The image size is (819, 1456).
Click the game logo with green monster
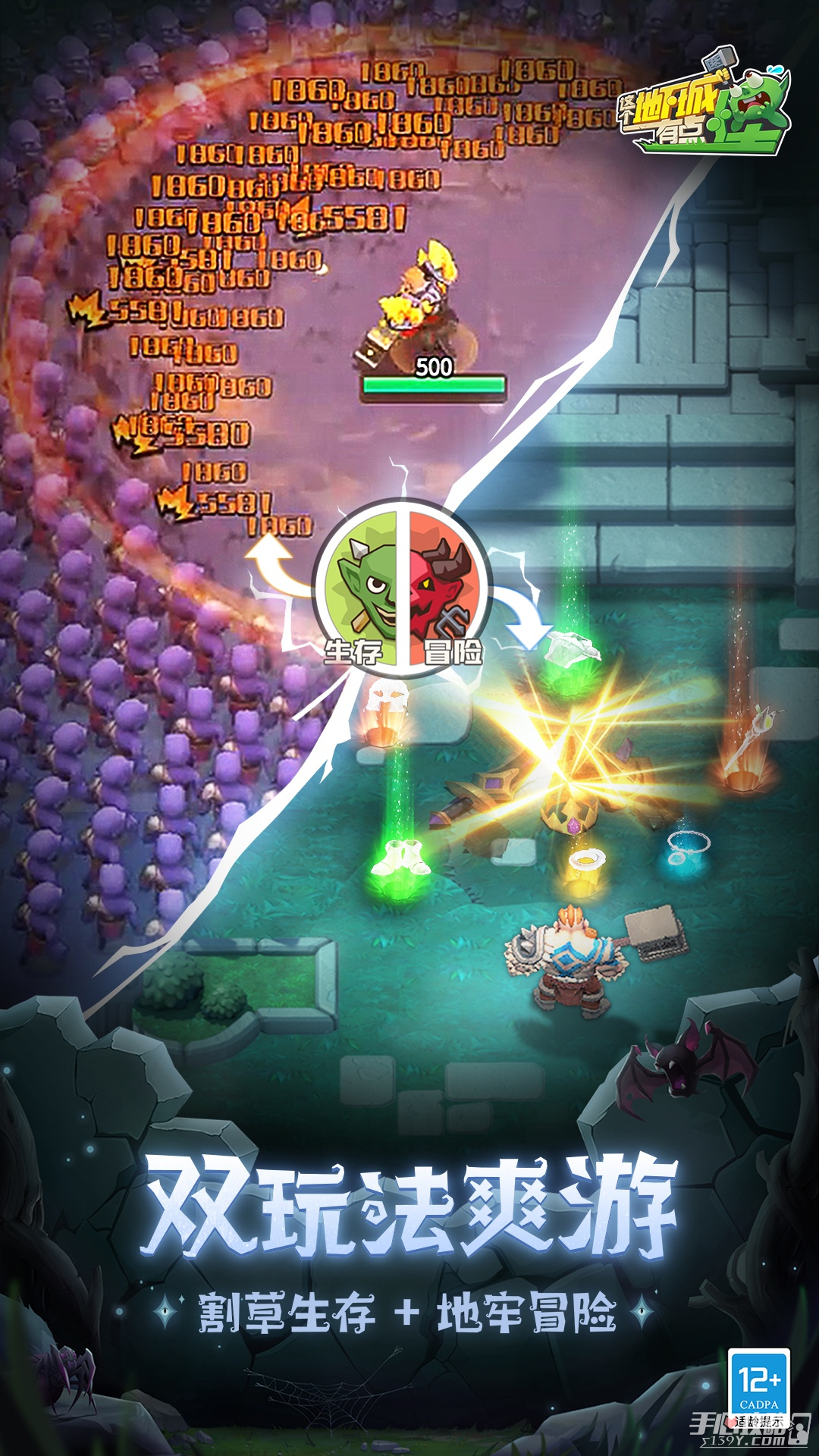(x=704, y=104)
